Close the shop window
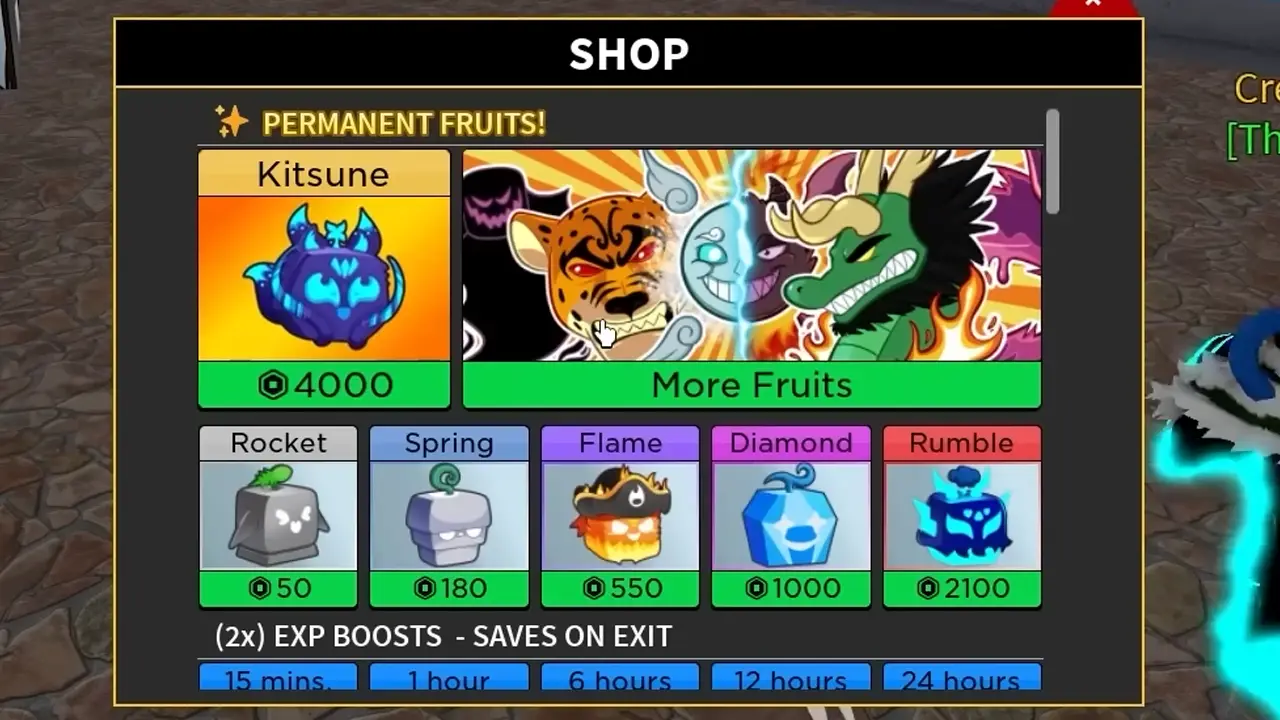The height and width of the screenshot is (720, 1280). click(x=1093, y=4)
